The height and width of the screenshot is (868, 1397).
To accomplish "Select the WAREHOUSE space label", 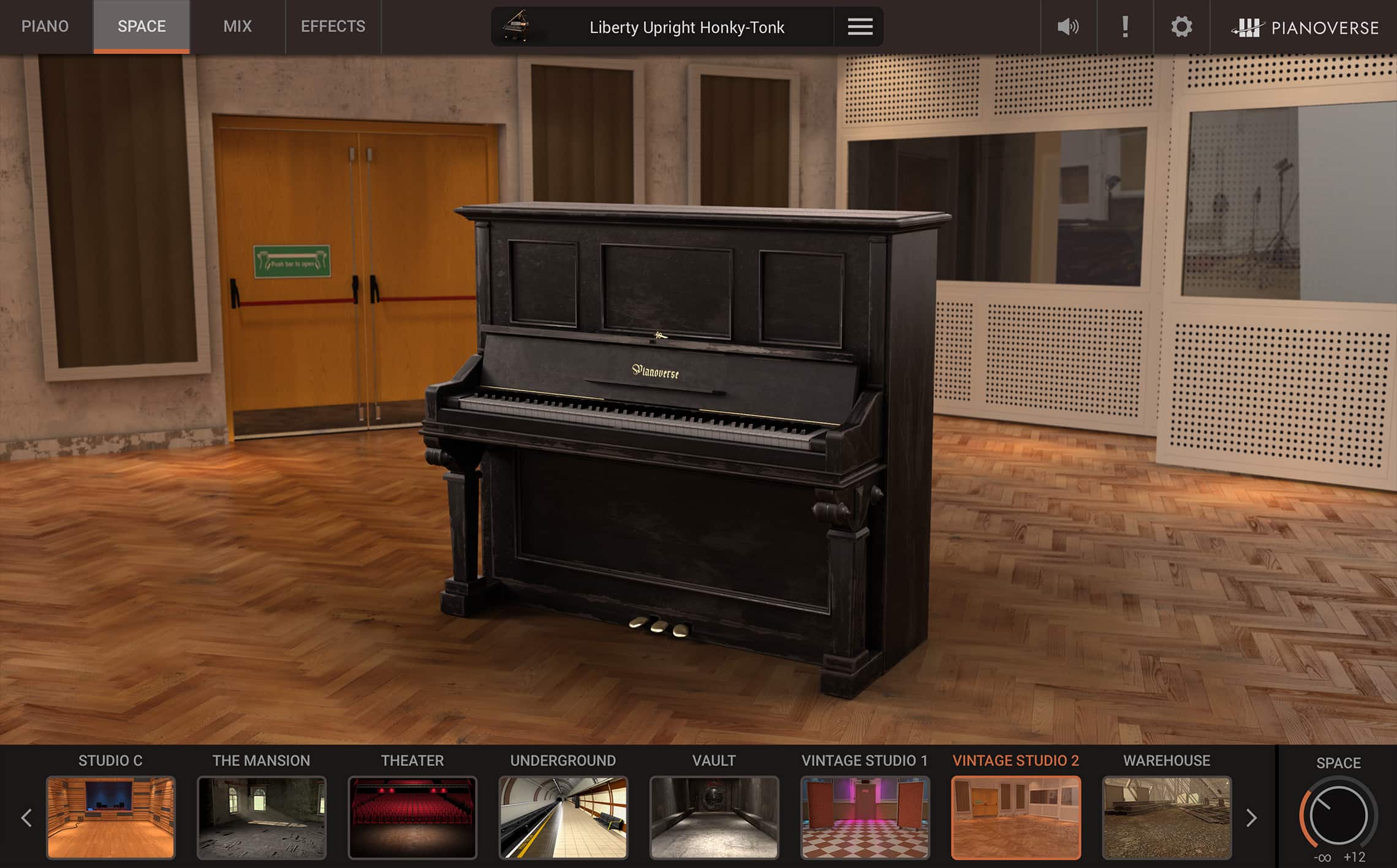I will [x=1167, y=761].
